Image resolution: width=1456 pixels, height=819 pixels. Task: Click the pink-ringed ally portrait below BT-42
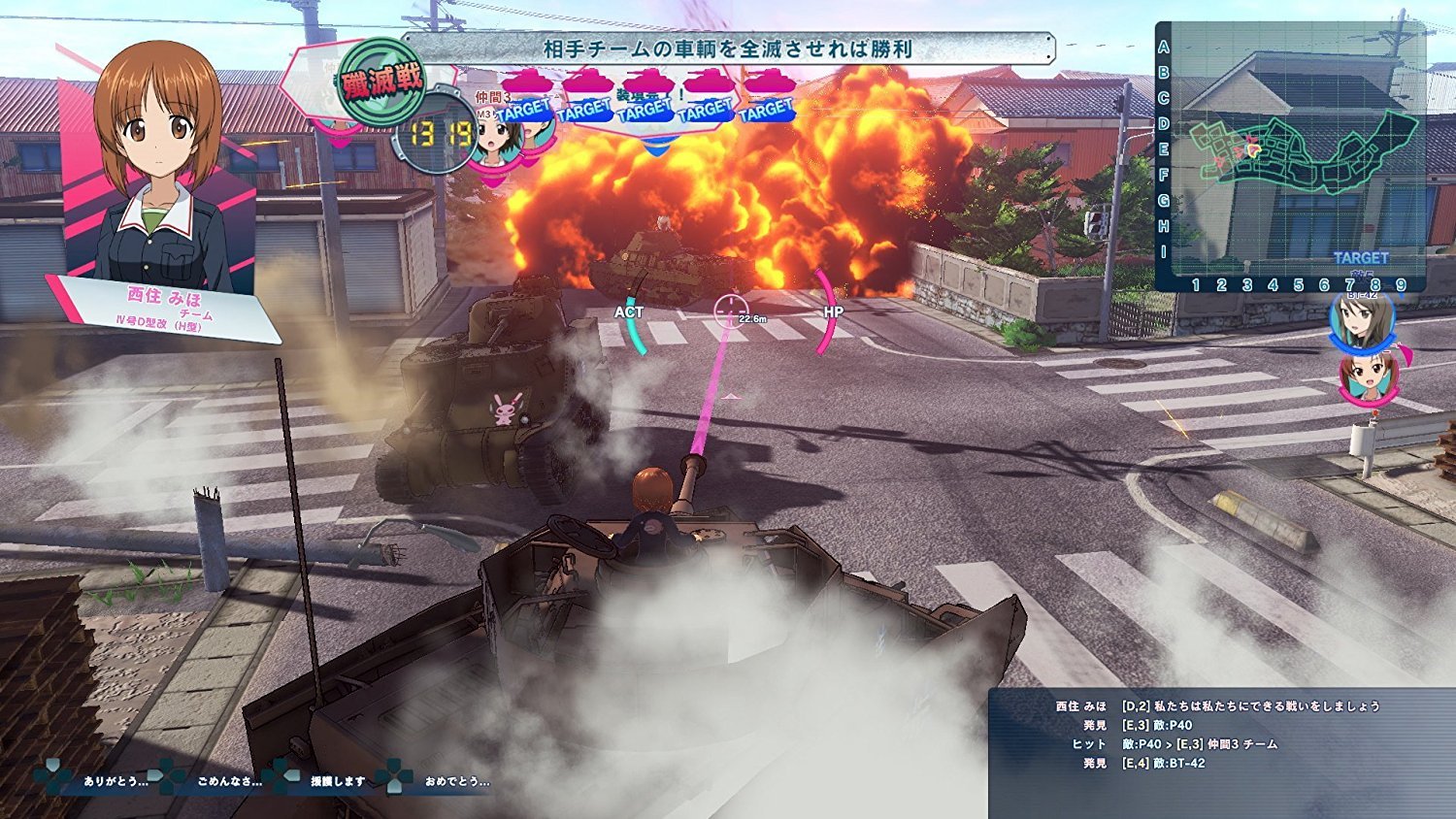coord(1369,378)
